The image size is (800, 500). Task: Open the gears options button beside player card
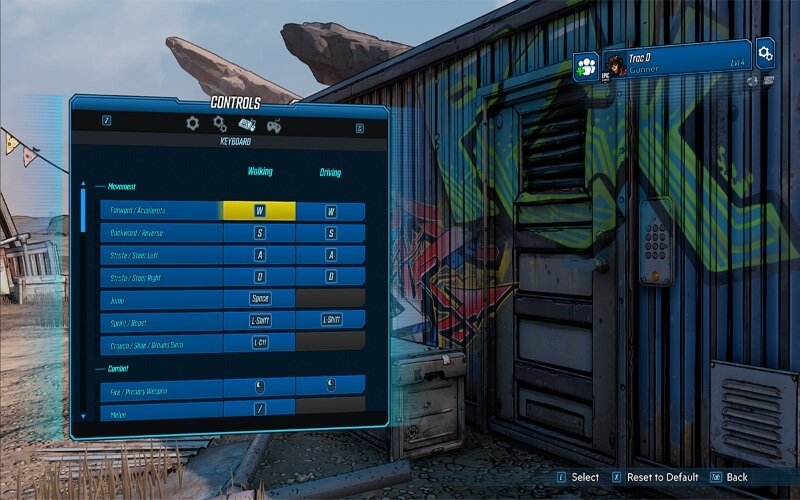click(765, 52)
